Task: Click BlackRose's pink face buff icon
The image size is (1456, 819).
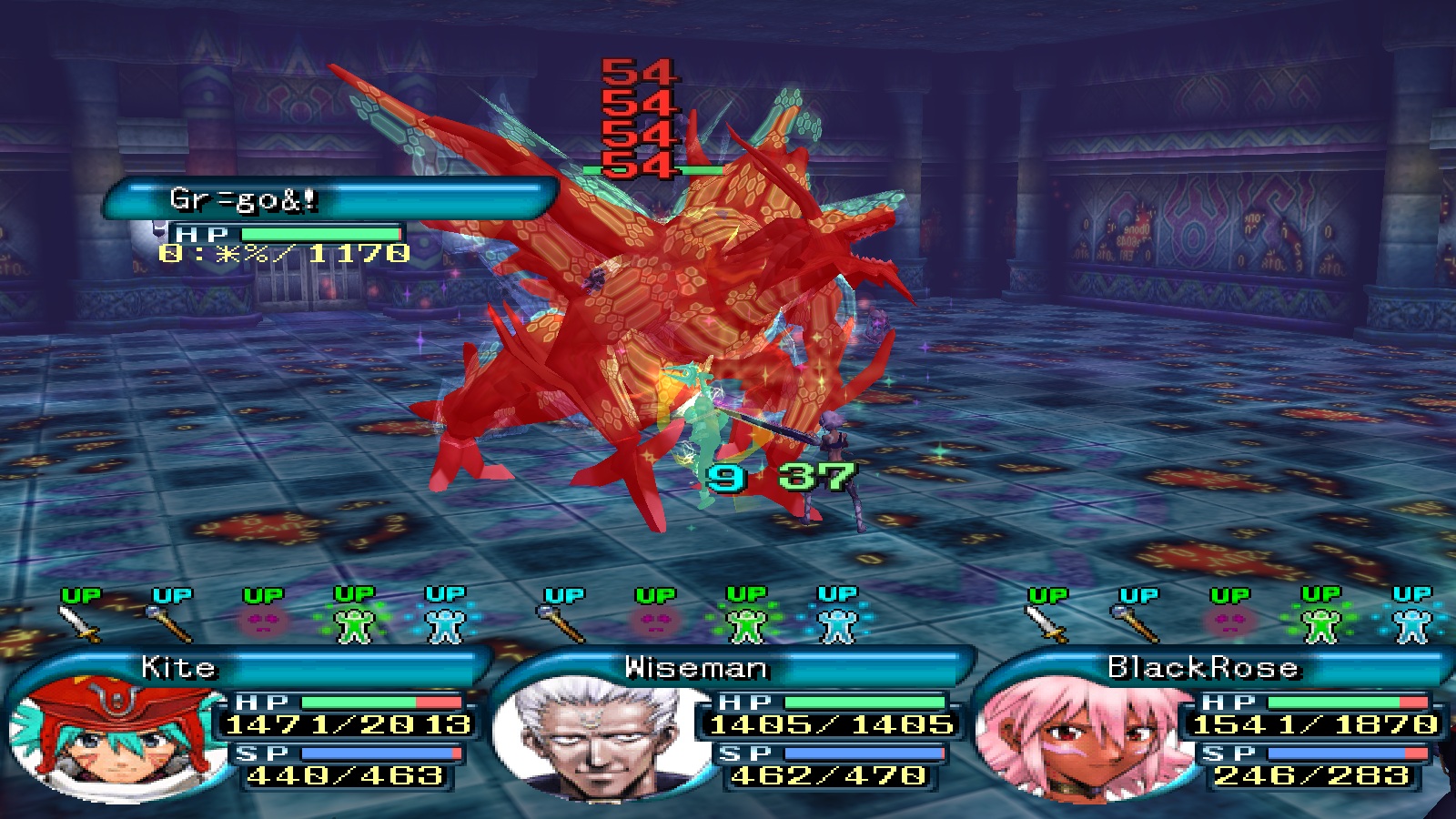Action: point(1228,623)
